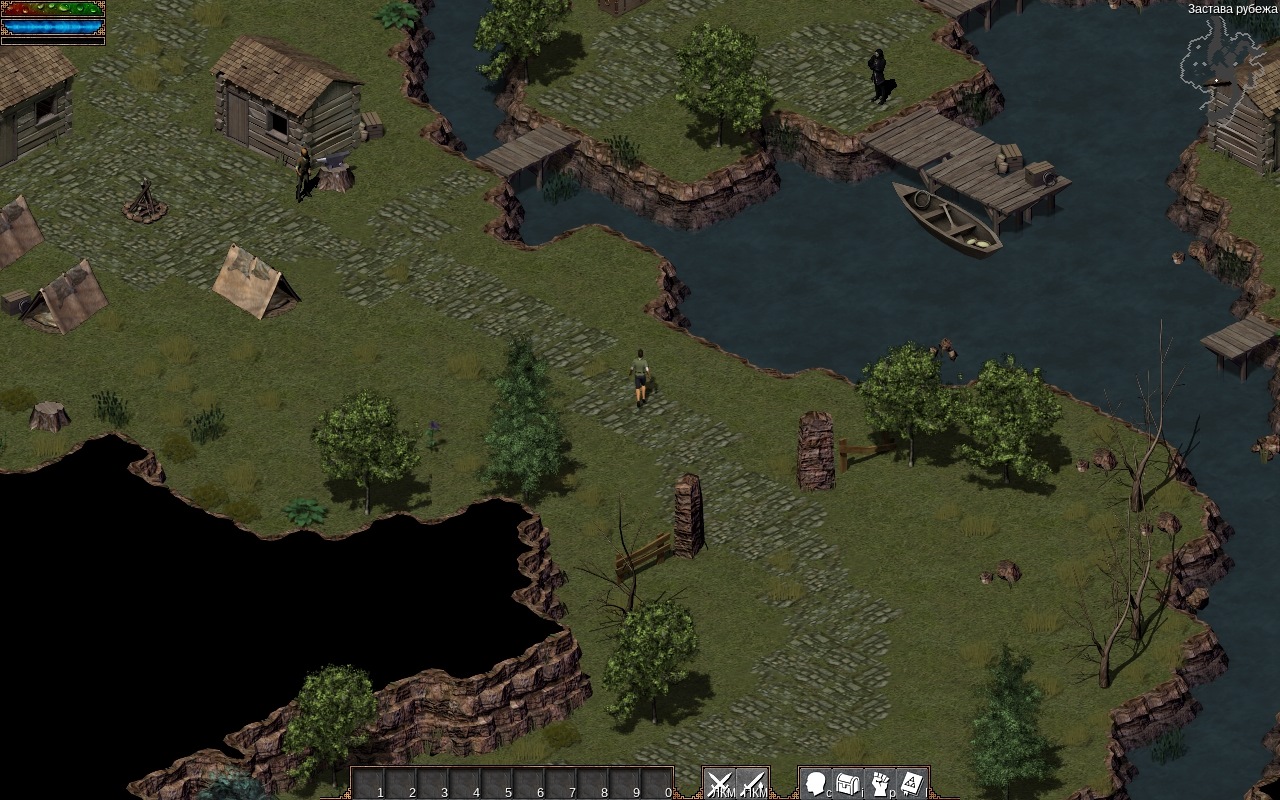Show the skills panel fist icon
Viewport: 1280px width, 800px height.
(x=880, y=783)
